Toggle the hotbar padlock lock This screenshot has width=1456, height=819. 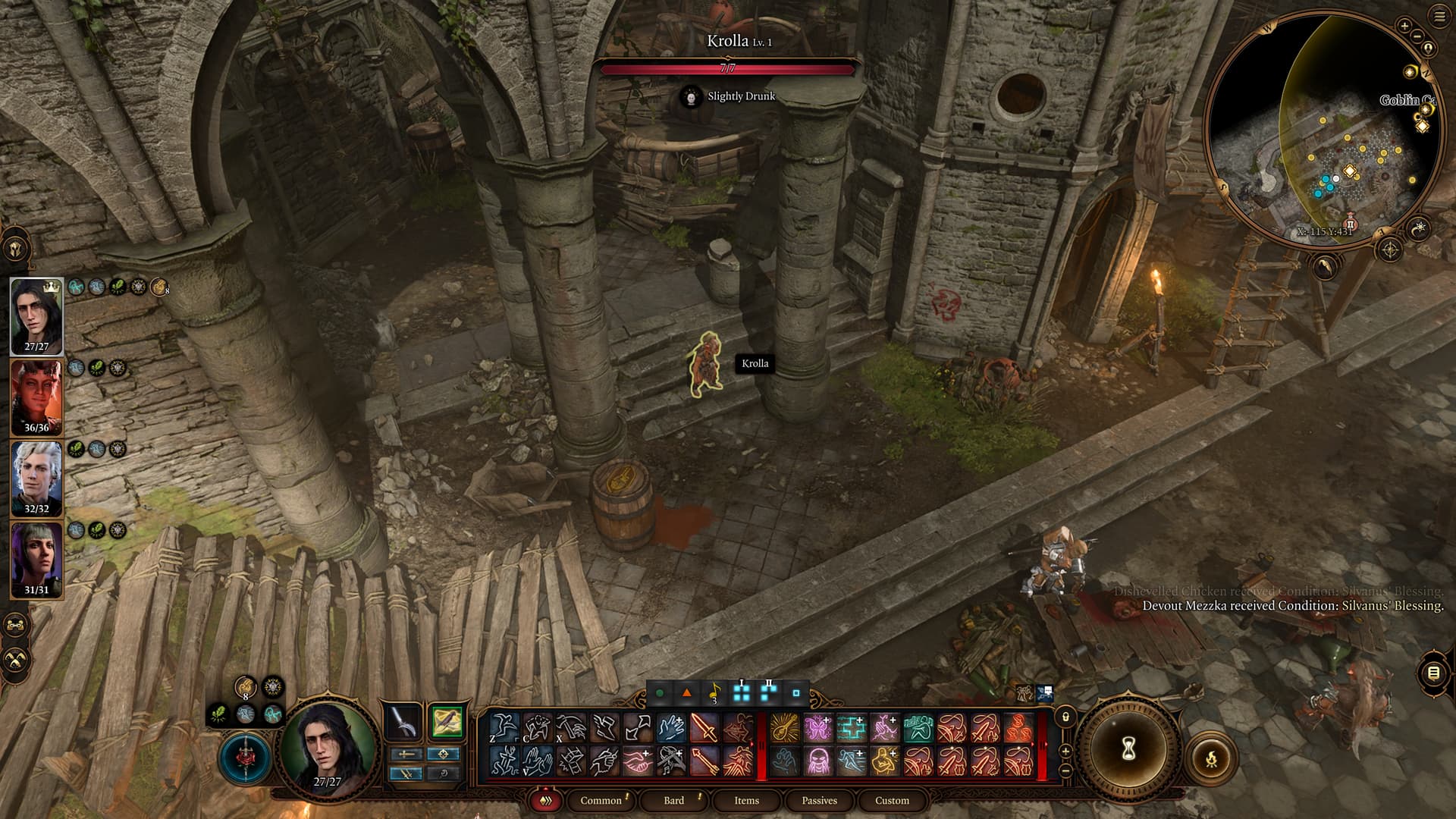1065,717
